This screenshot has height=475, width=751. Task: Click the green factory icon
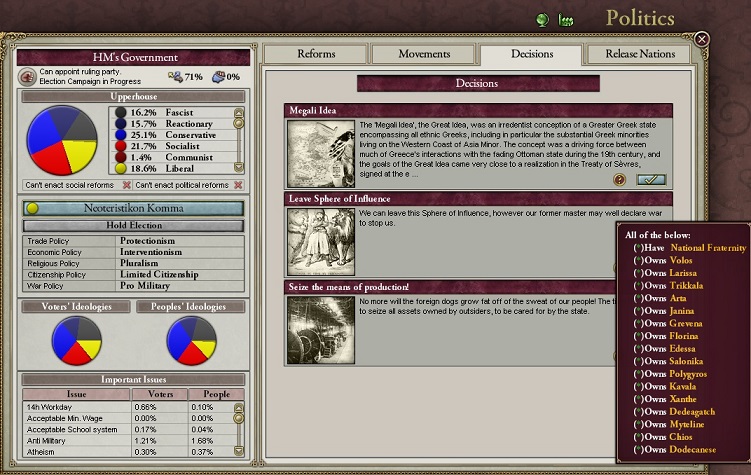click(567, 19)
